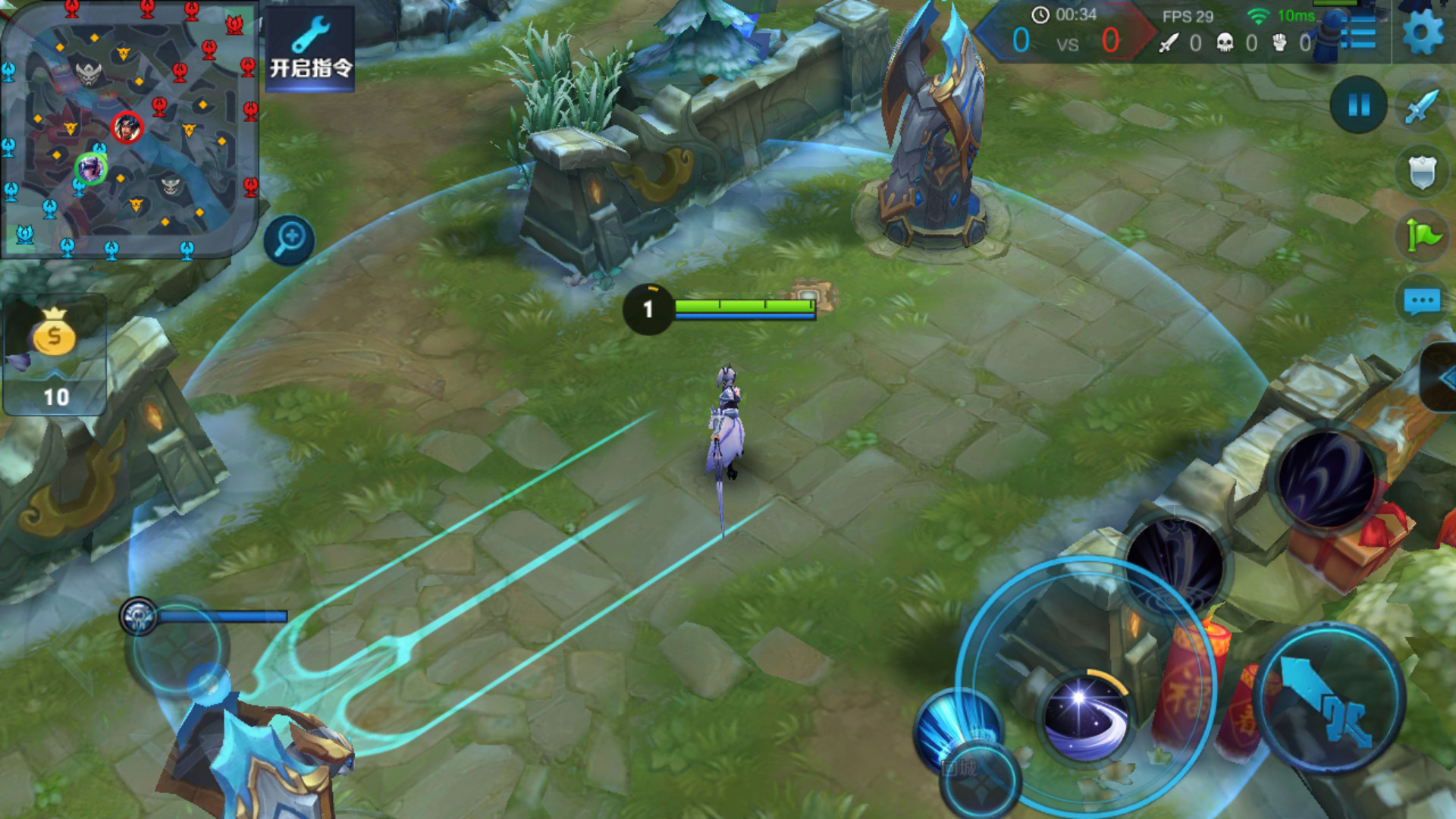Pause the match with the pause button
Screen dimensions: 1456x819
(1358, 105)
